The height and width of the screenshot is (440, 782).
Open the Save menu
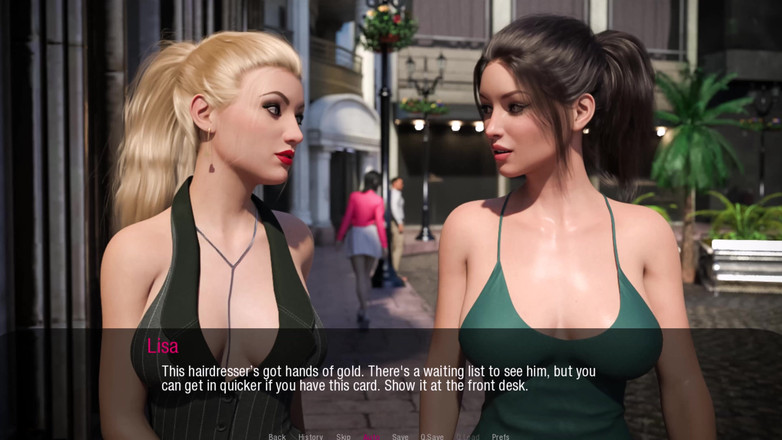click(x=400, y=436)
